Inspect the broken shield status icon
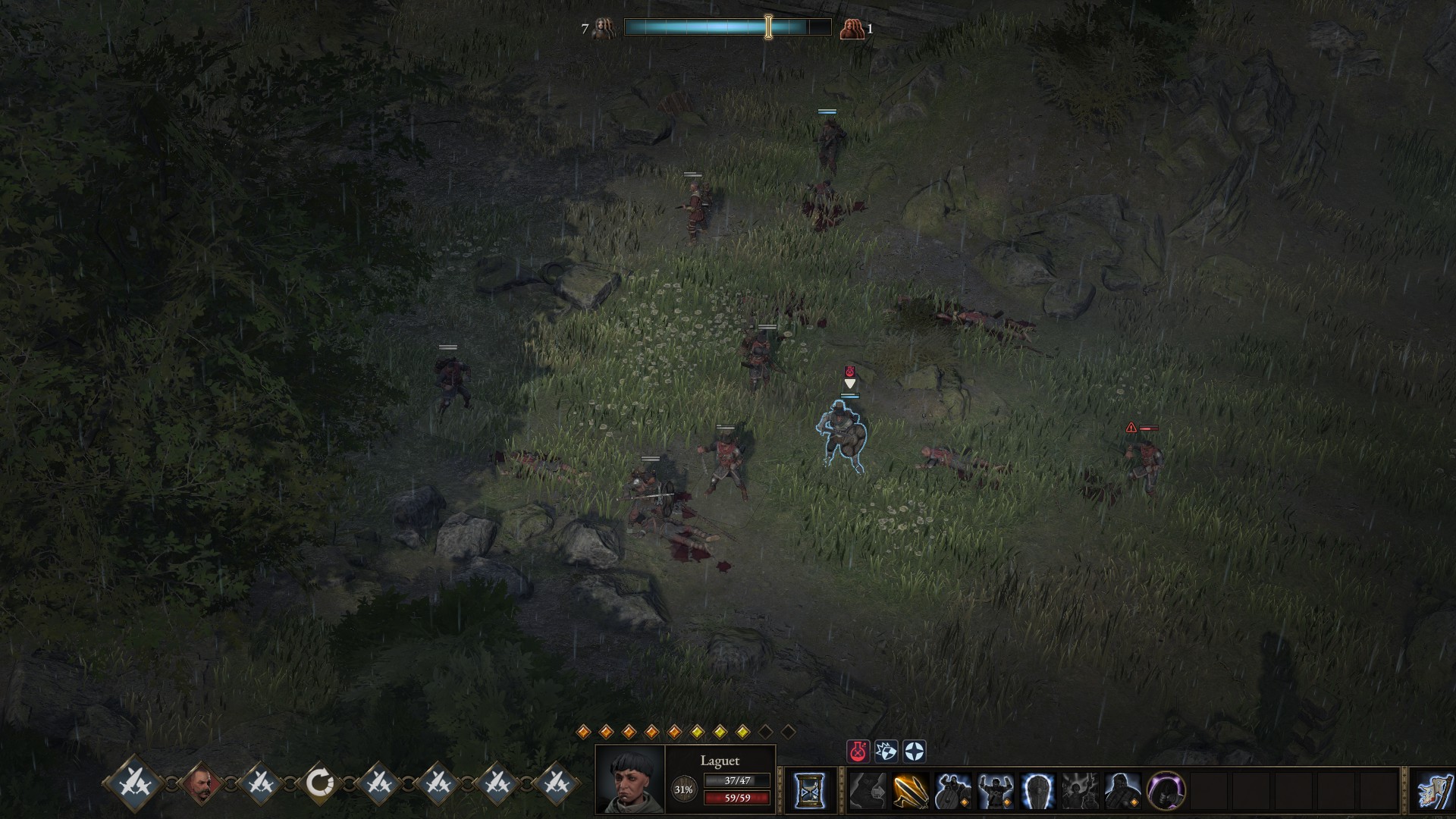1456x819 pixels. point(886,752)
